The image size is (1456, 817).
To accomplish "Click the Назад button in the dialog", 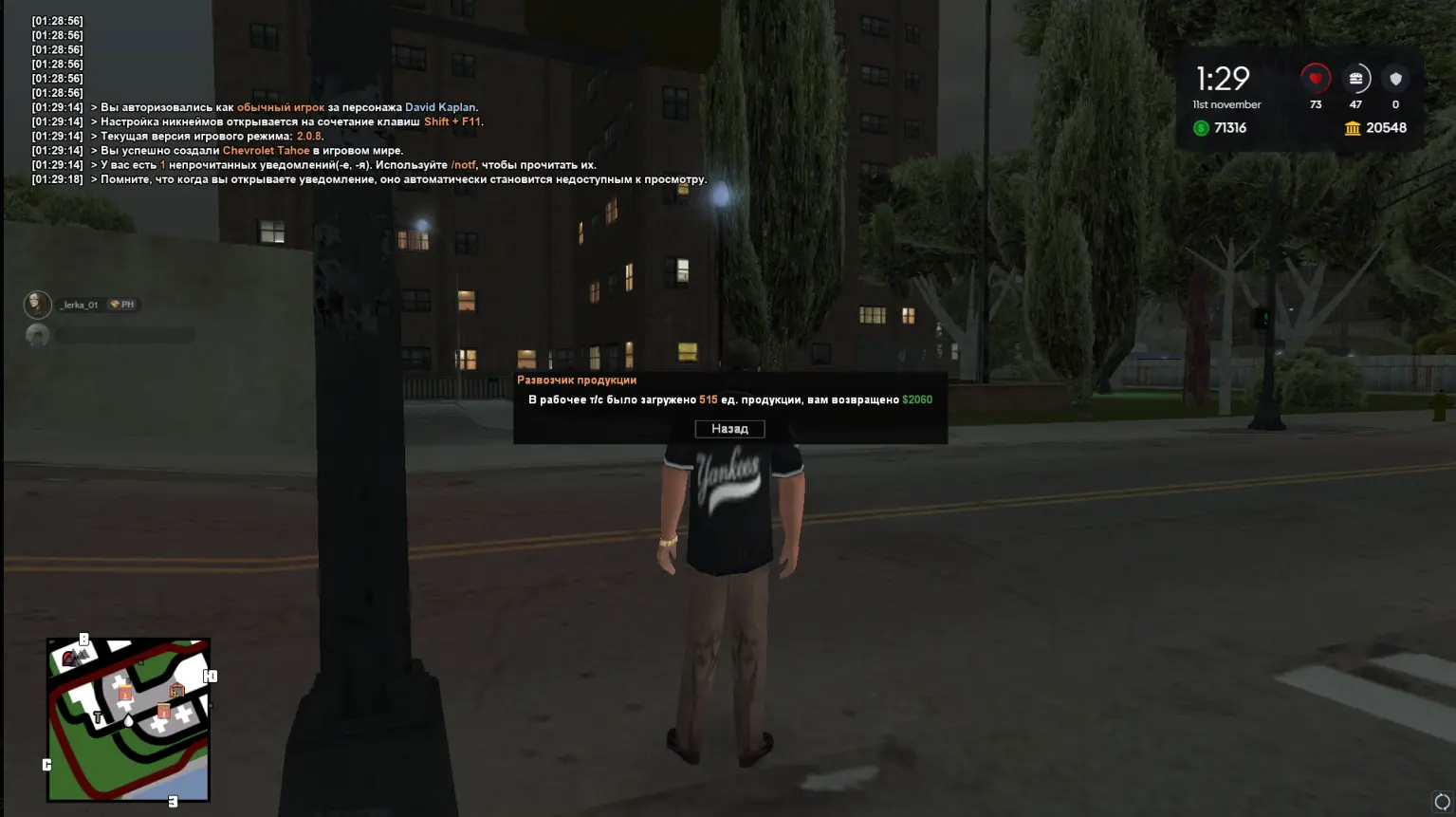I will (728, 428).
